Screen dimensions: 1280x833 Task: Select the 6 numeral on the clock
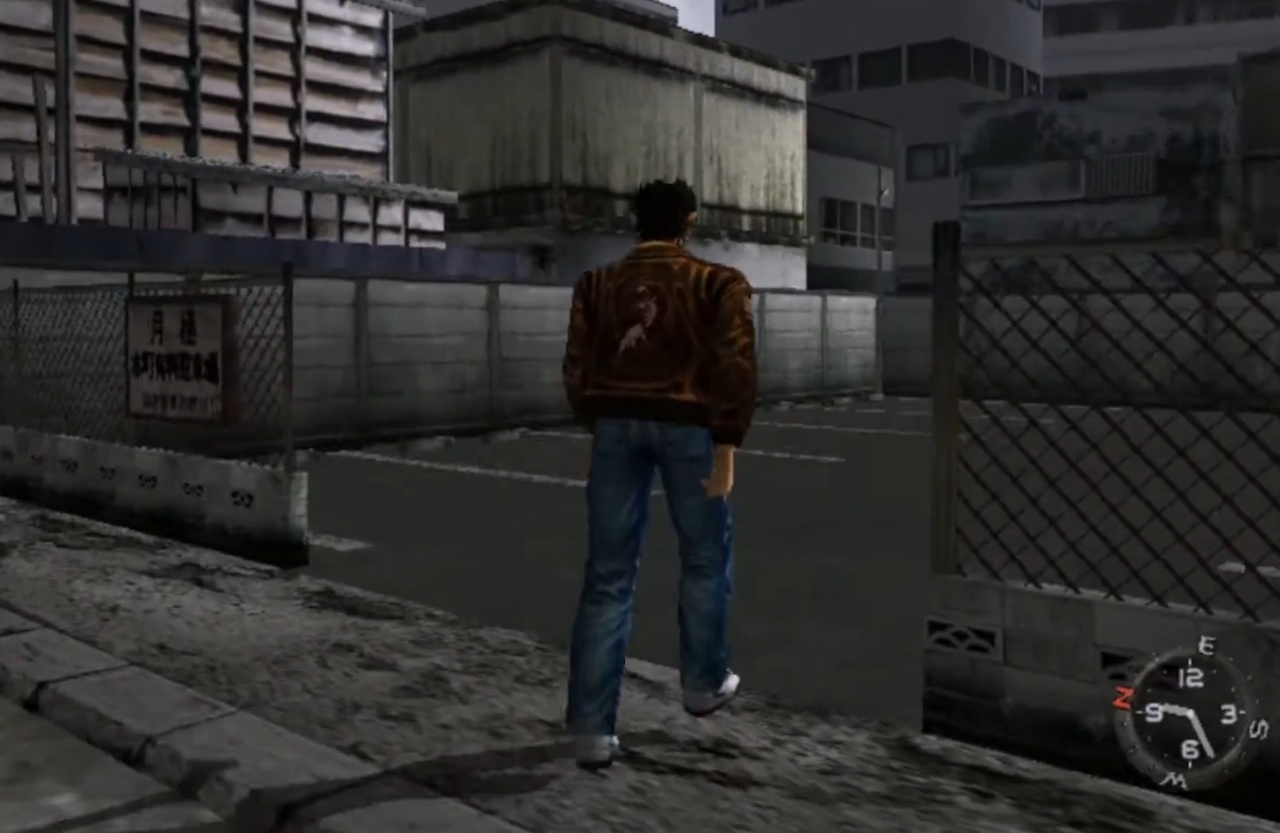pos(1190,748)
